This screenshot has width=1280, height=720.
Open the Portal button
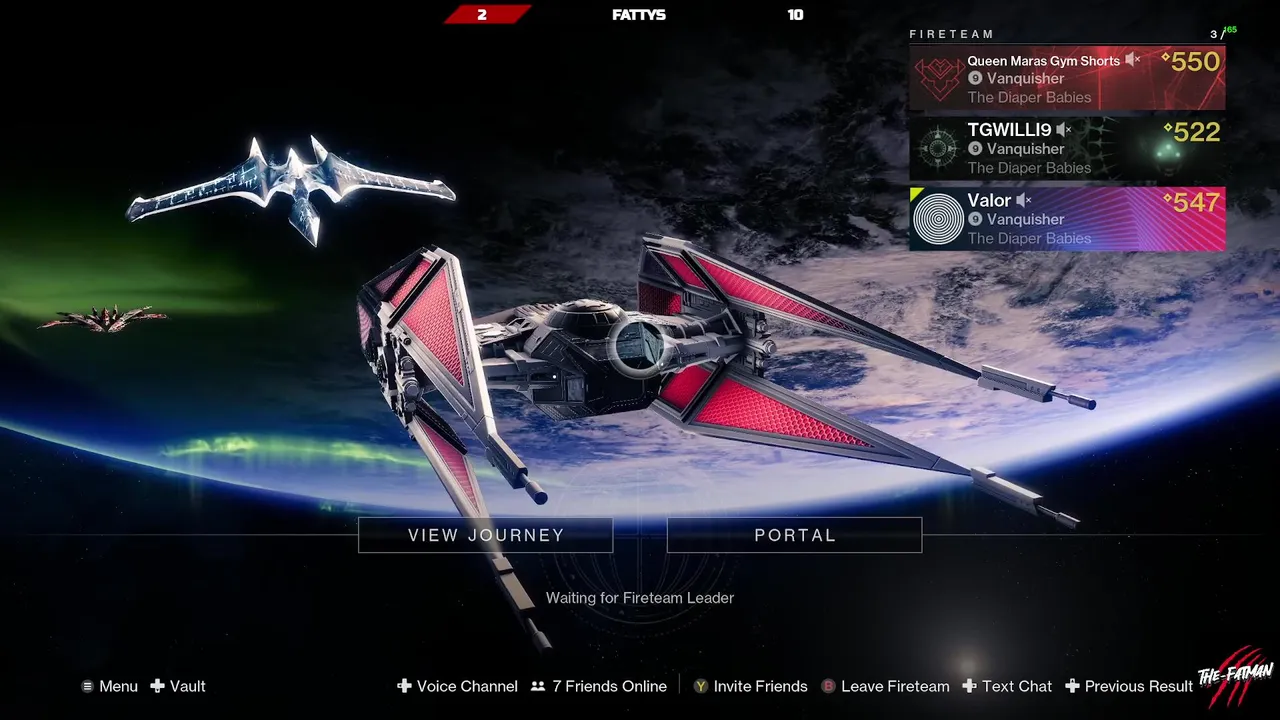pos(794,535)
